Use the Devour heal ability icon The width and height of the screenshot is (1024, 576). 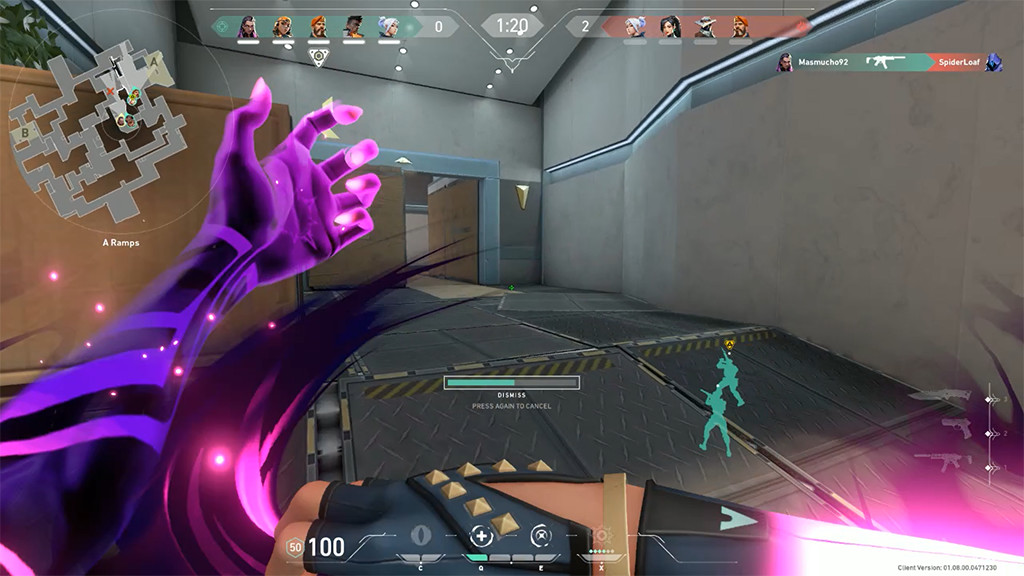point(482,534)
